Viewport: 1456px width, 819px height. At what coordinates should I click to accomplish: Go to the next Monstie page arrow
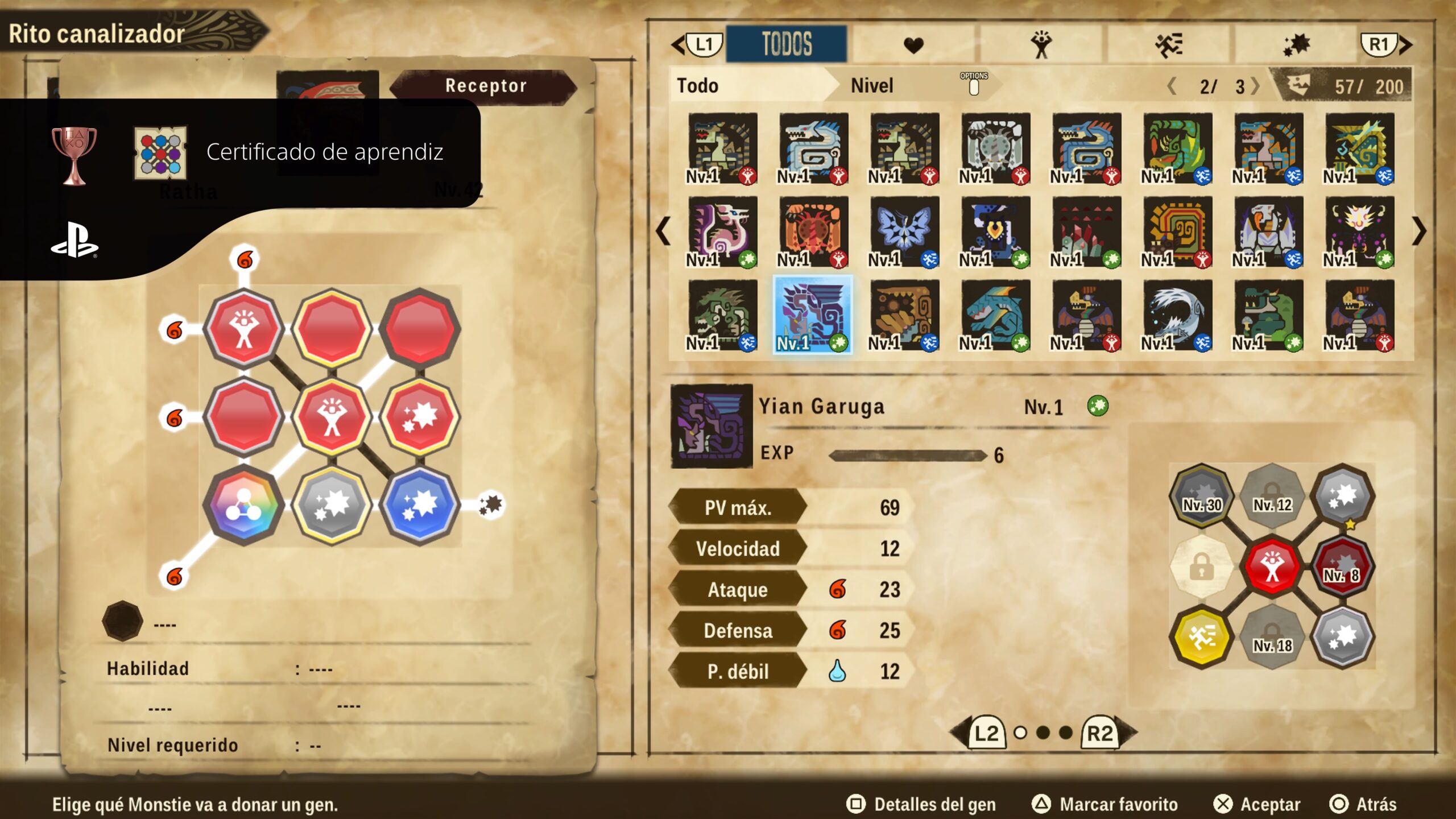coord(1418,231)
